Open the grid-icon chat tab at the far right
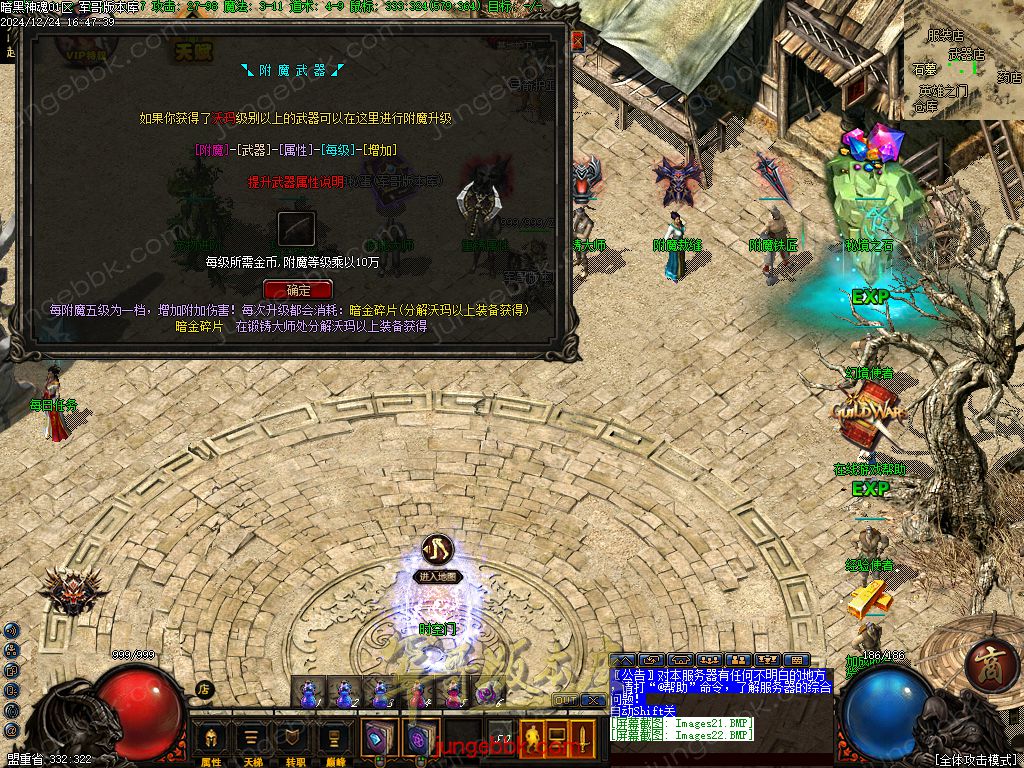The image size is (1024, 768). (797, 660)
